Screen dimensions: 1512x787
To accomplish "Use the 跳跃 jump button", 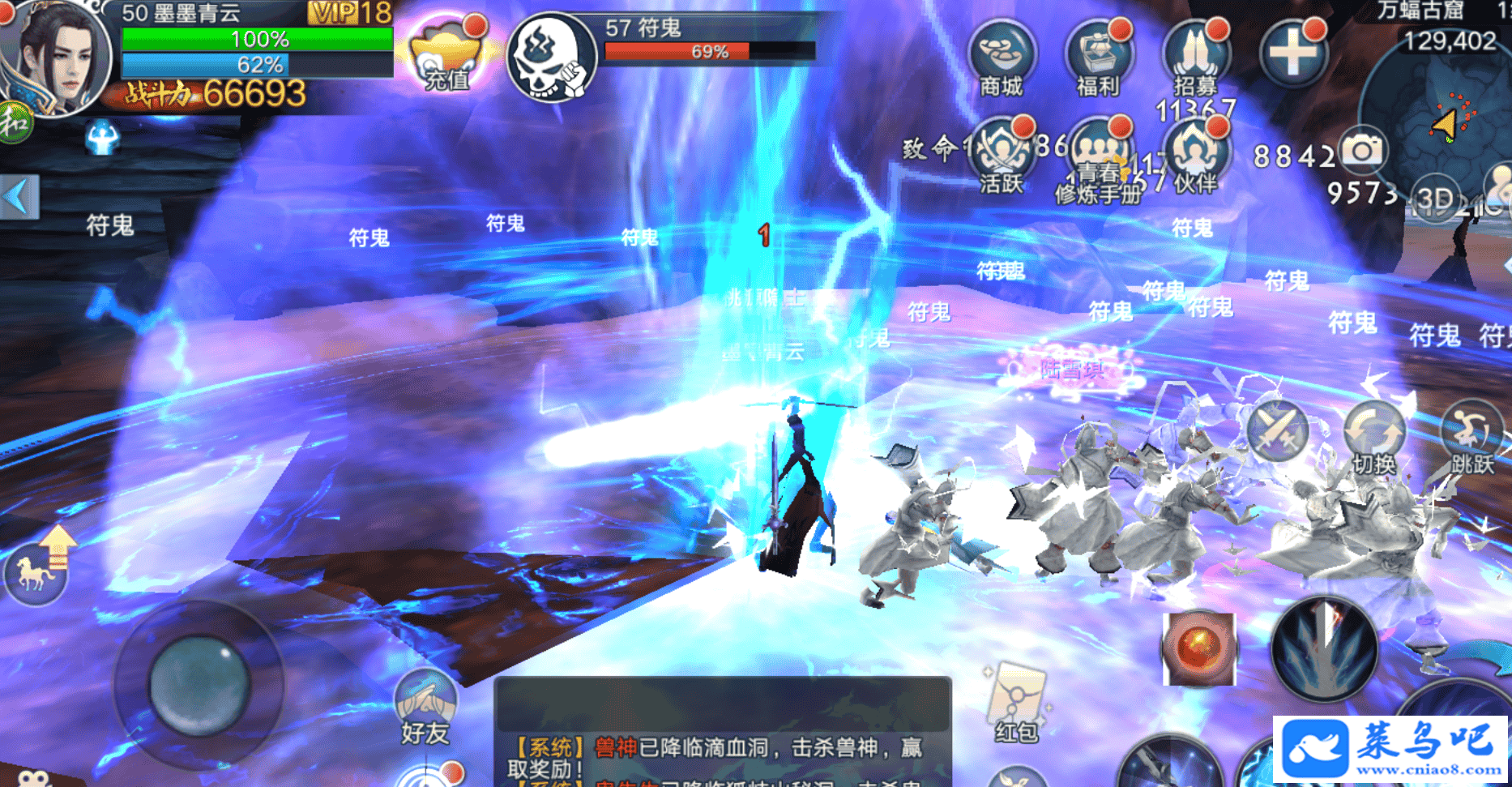I will click(x=1471, y=438).
